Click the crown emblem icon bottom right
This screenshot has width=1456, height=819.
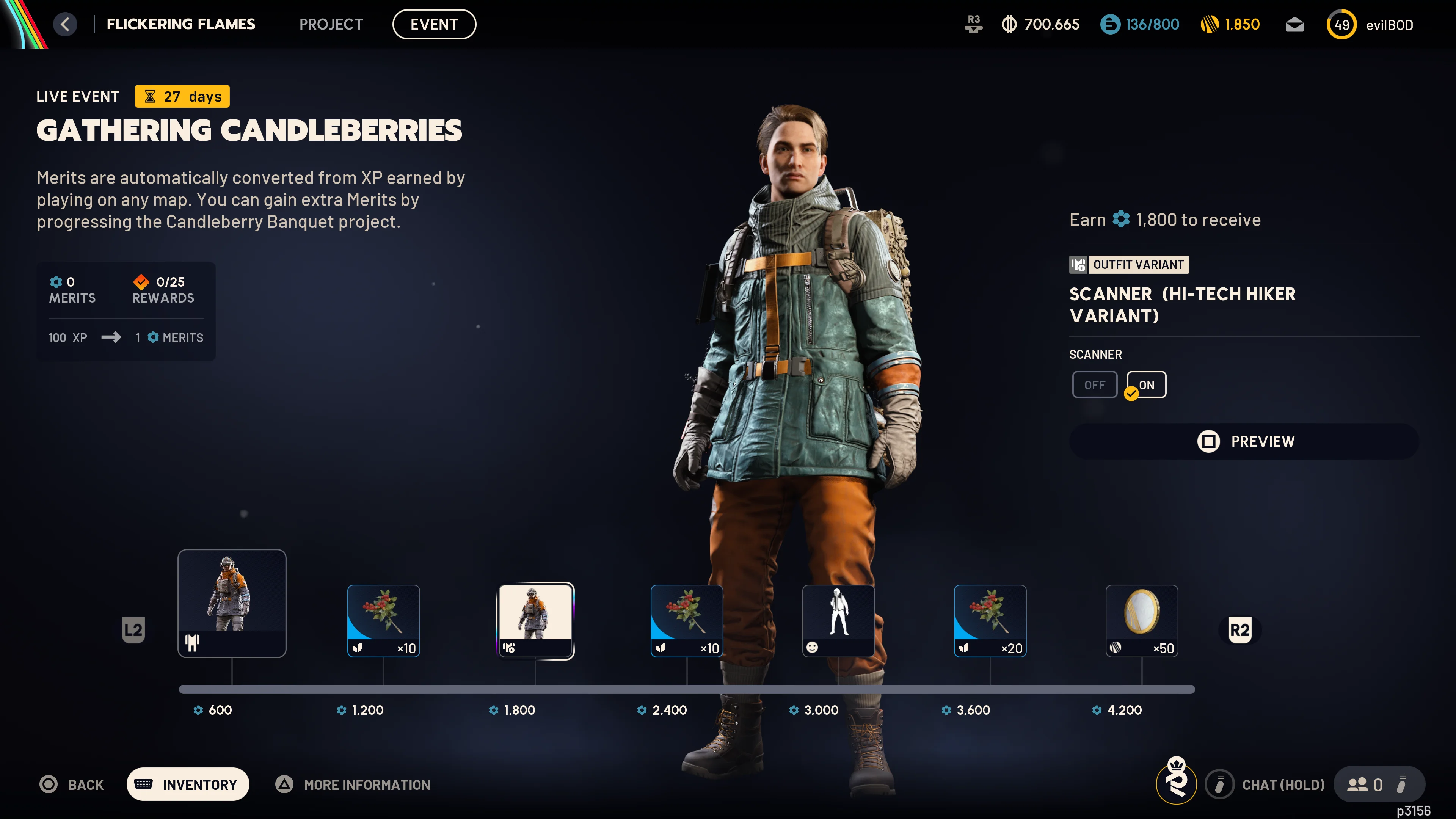[1176, 784]
